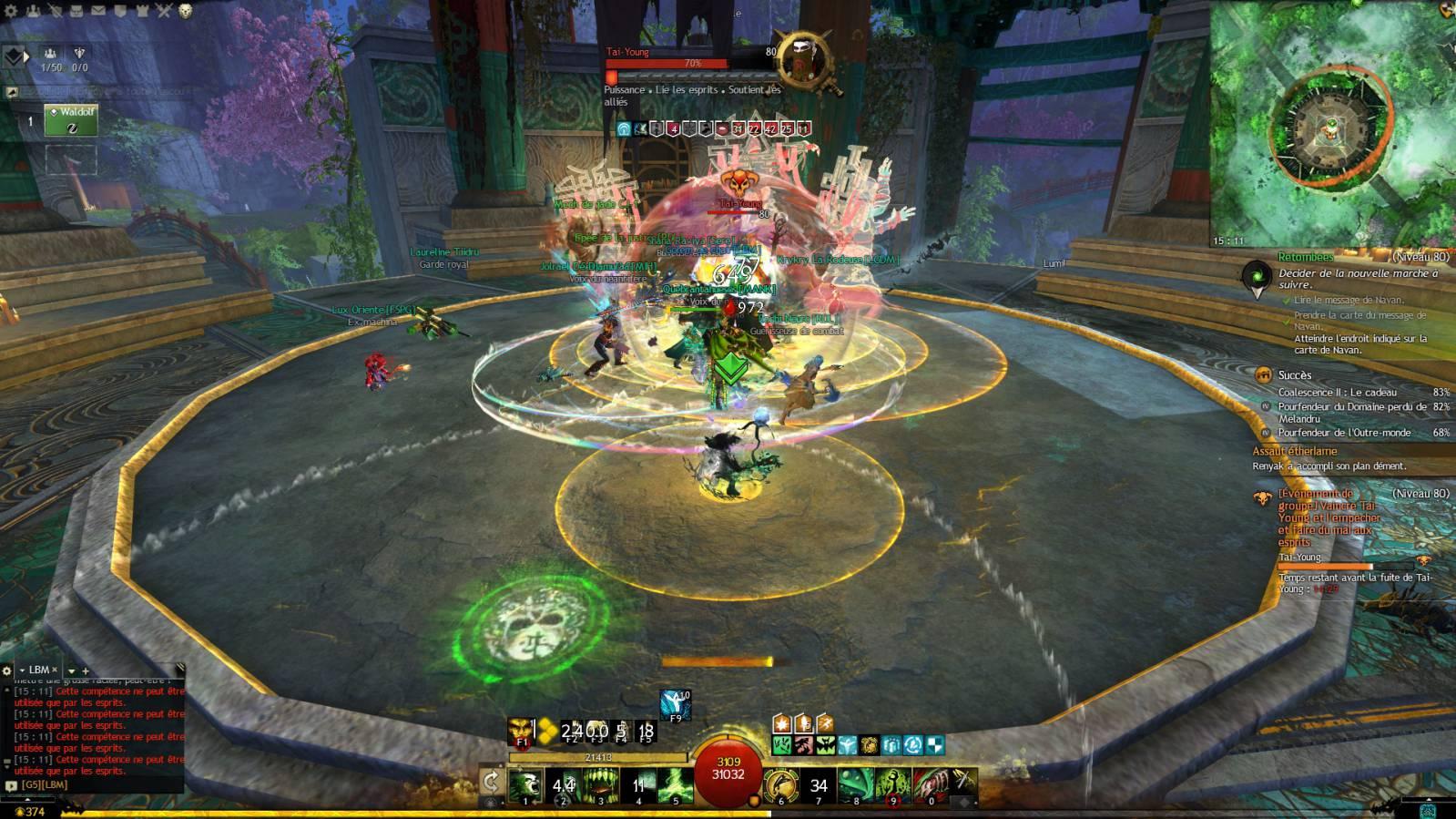Activate elite skill in slot 0

click(931, 784)
